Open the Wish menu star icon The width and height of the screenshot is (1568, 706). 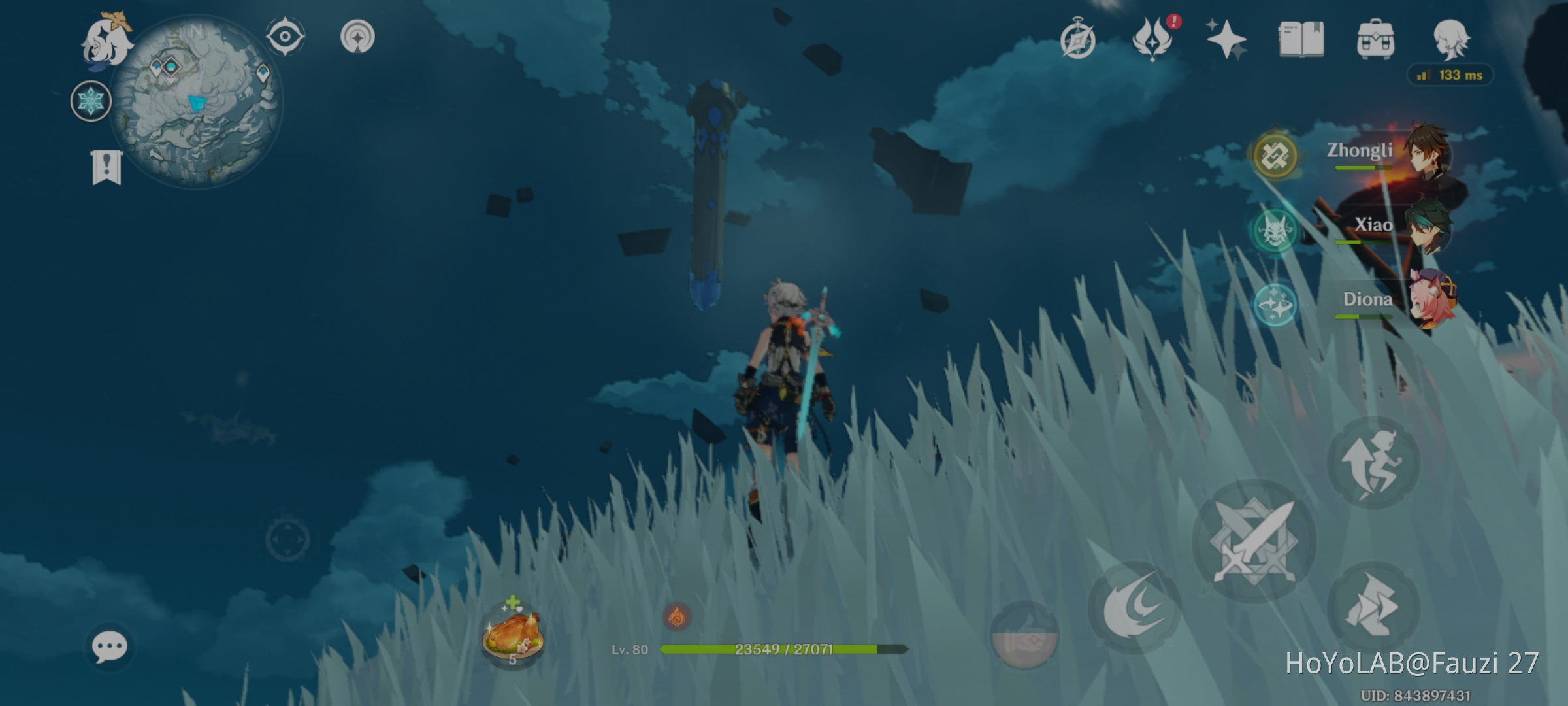click(x=1228, y=38)
